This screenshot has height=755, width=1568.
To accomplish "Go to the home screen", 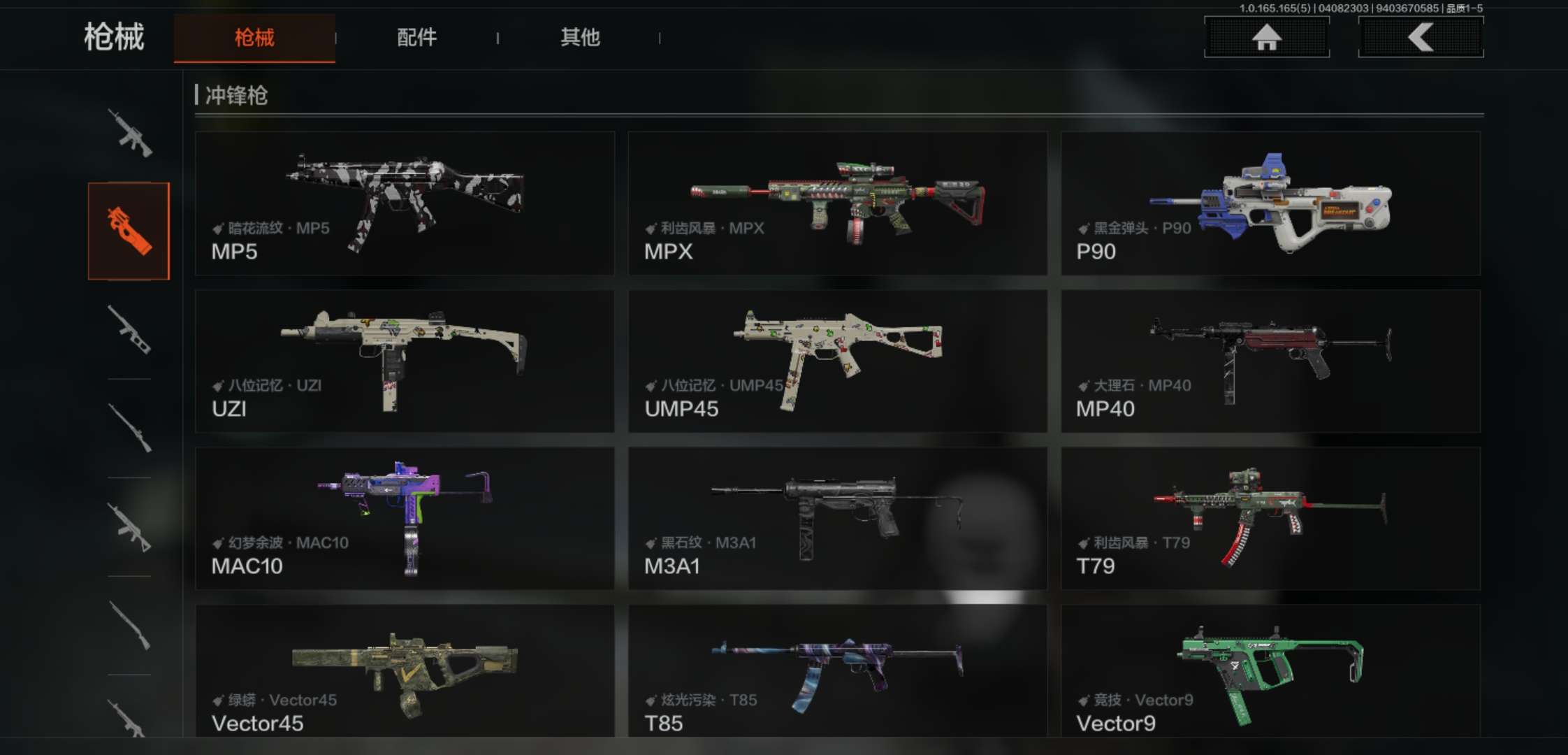I will [x=1266, y=37].
